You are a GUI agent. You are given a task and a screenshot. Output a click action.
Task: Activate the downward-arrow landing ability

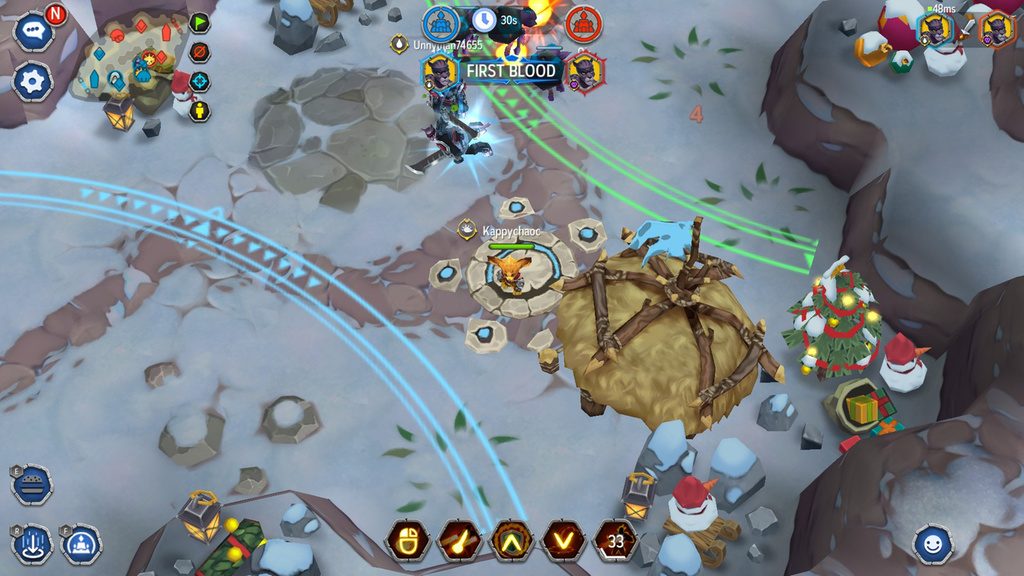(x=33, y=544)
